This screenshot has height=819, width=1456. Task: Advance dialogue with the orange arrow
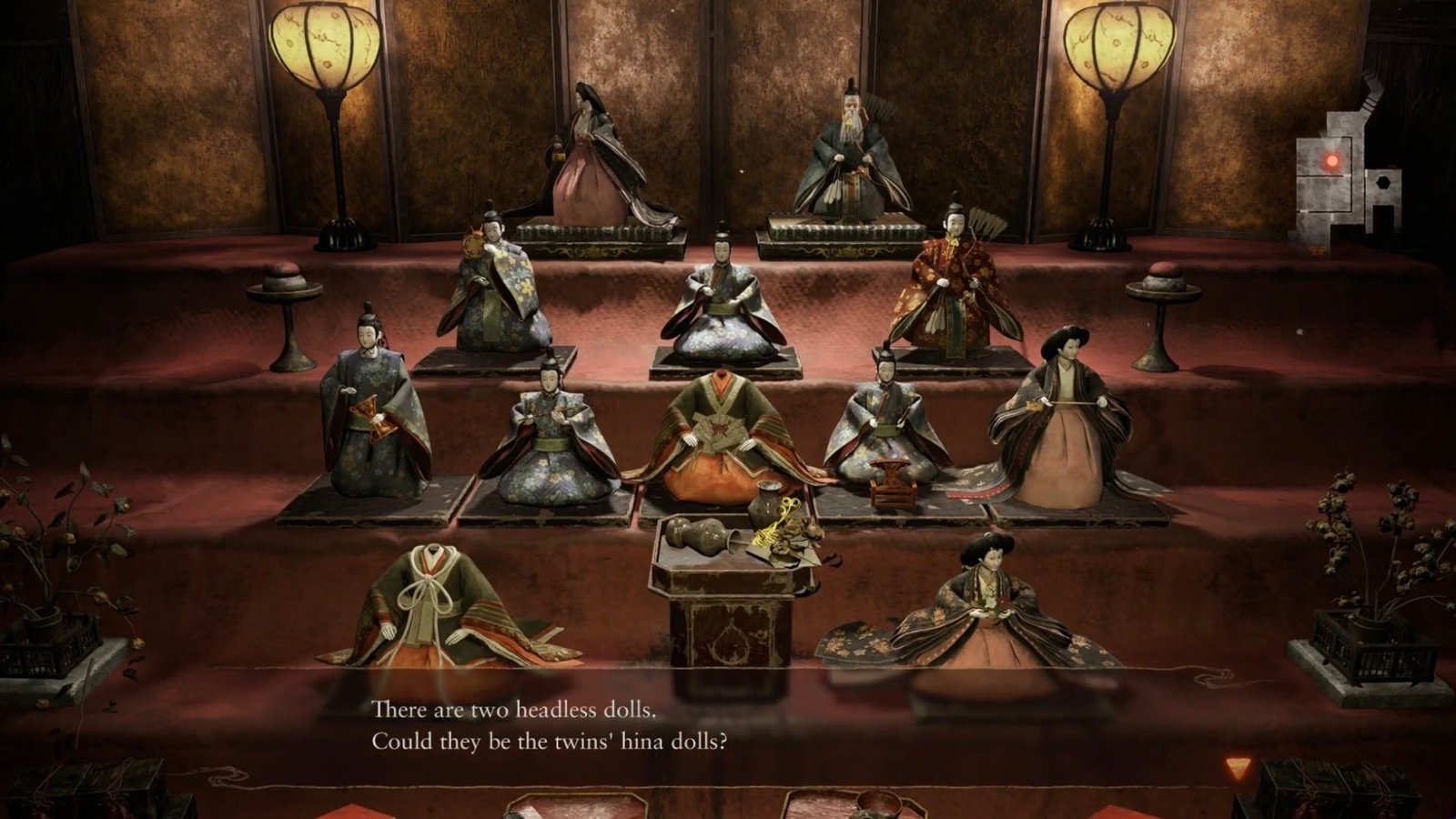click(1237, 768)
